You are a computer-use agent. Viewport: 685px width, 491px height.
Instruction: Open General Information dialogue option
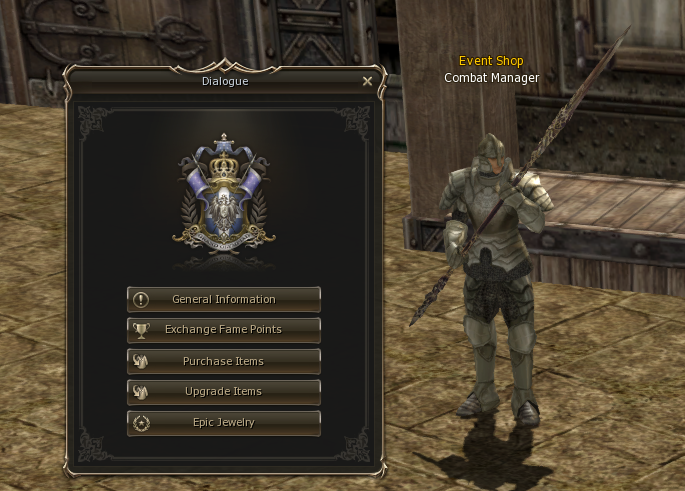[x=224, y=299]
